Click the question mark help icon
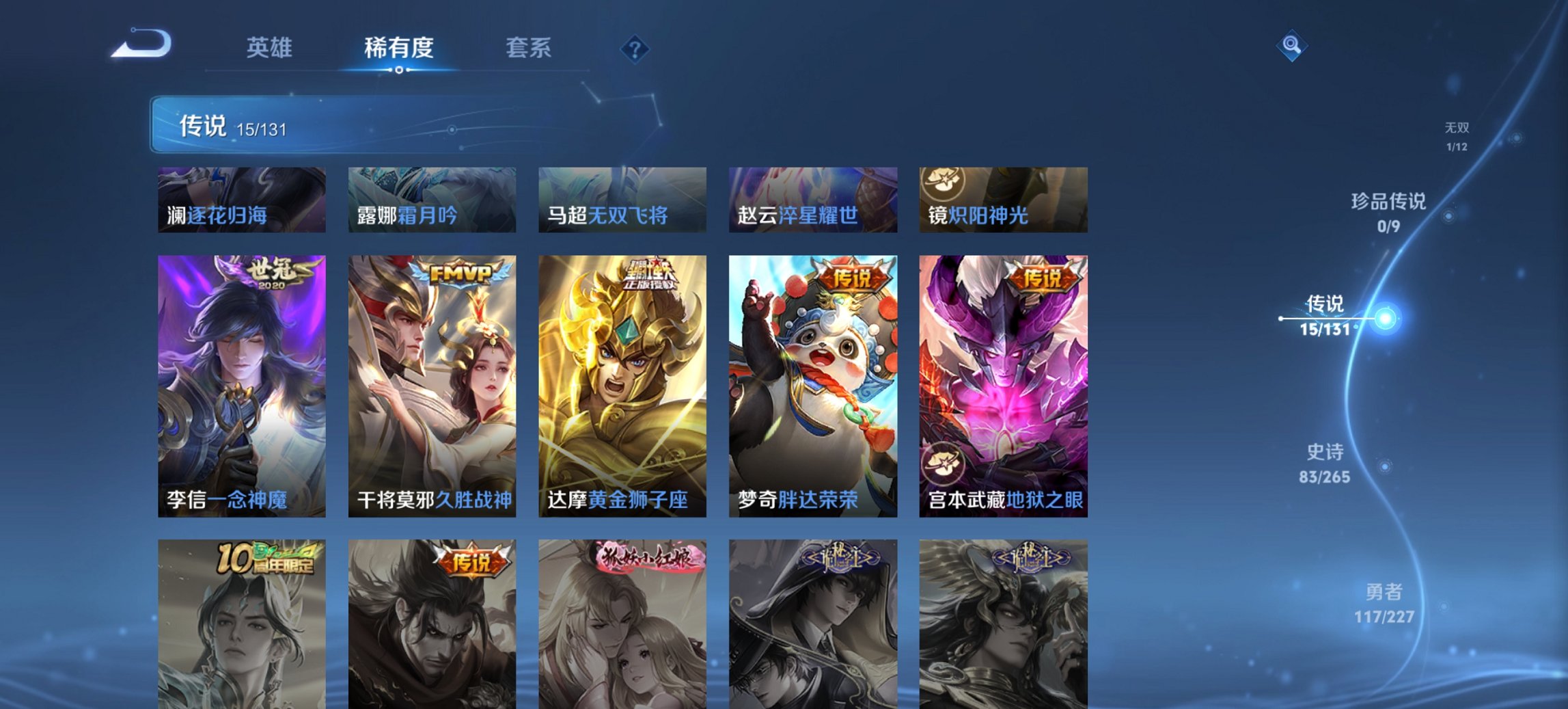 point(634,48)
